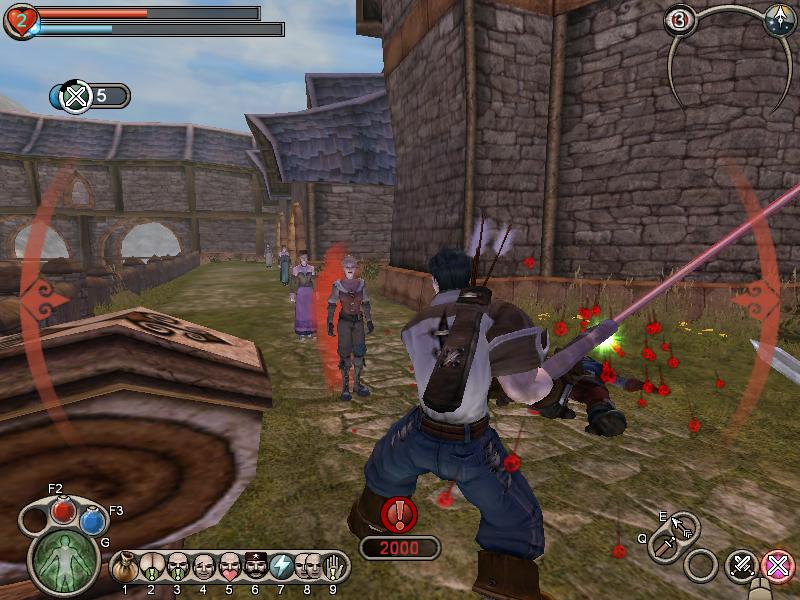This screenshot has width=800, height=600.
Task: Pick the heart flirt expression in slot 5
Action: point(229,567)
